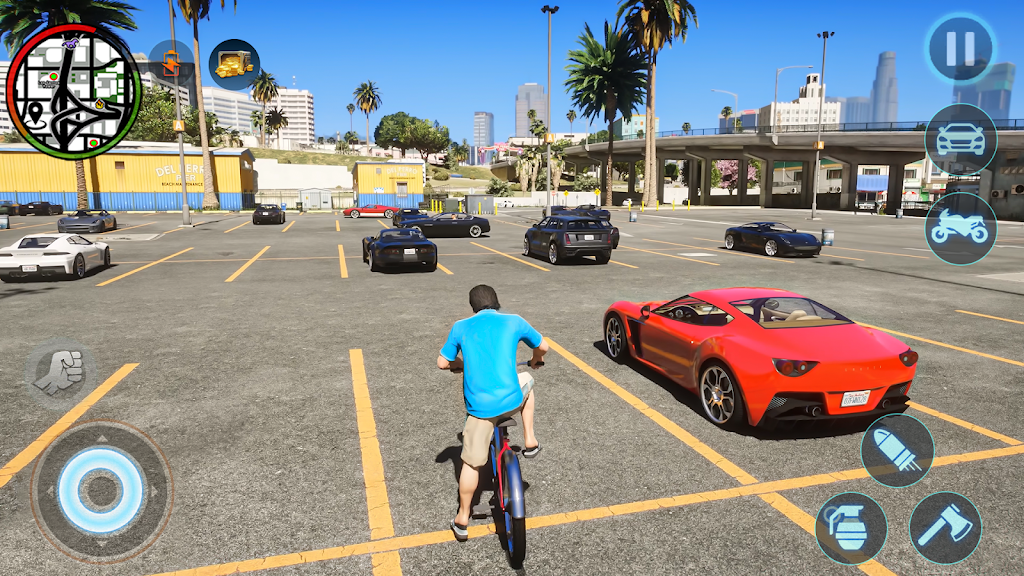Select the purple horse marker on minimap
The height and width of the screenshot is (576, 1024).
pos(71,43)
